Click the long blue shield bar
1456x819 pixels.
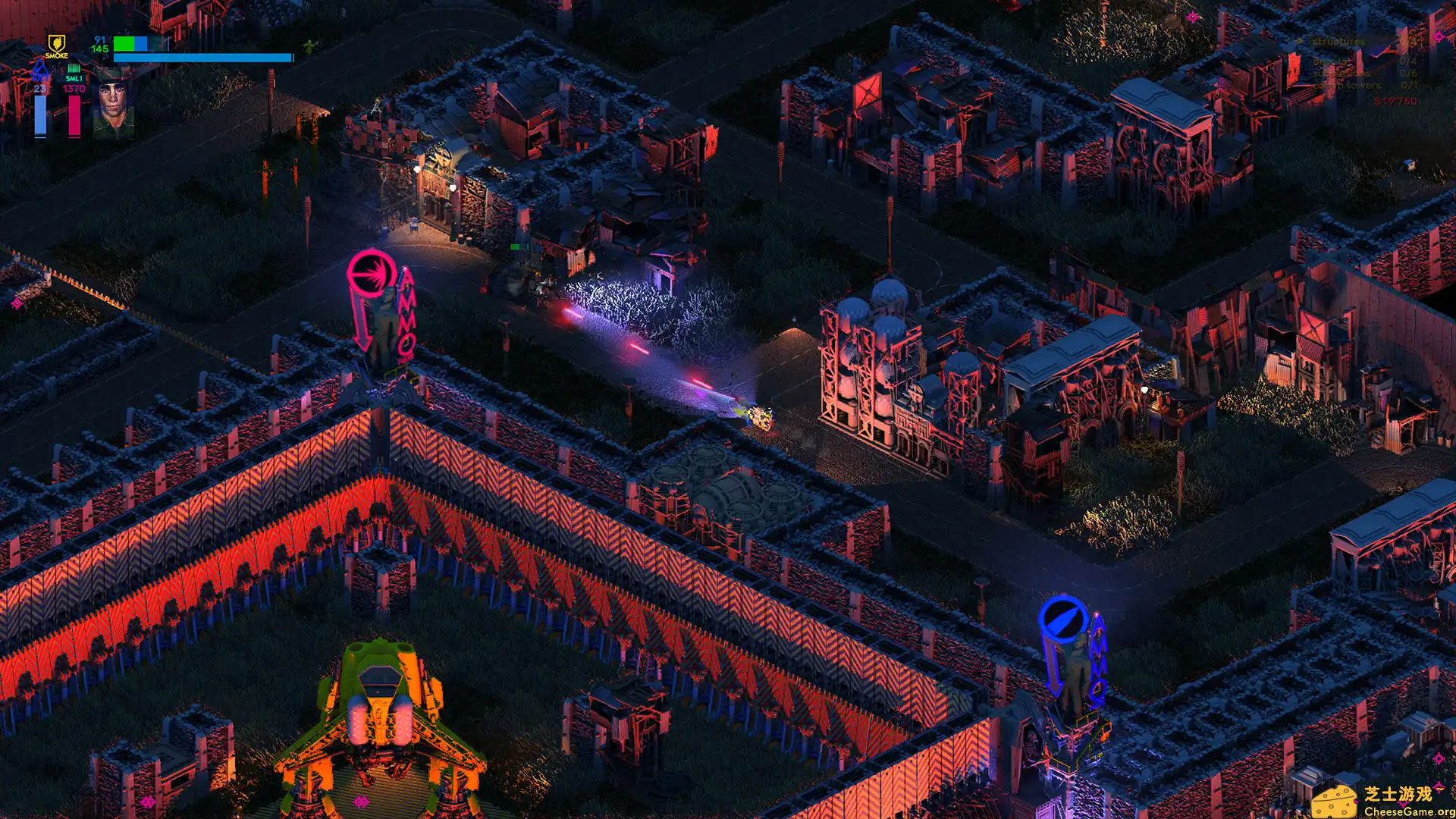205,58
